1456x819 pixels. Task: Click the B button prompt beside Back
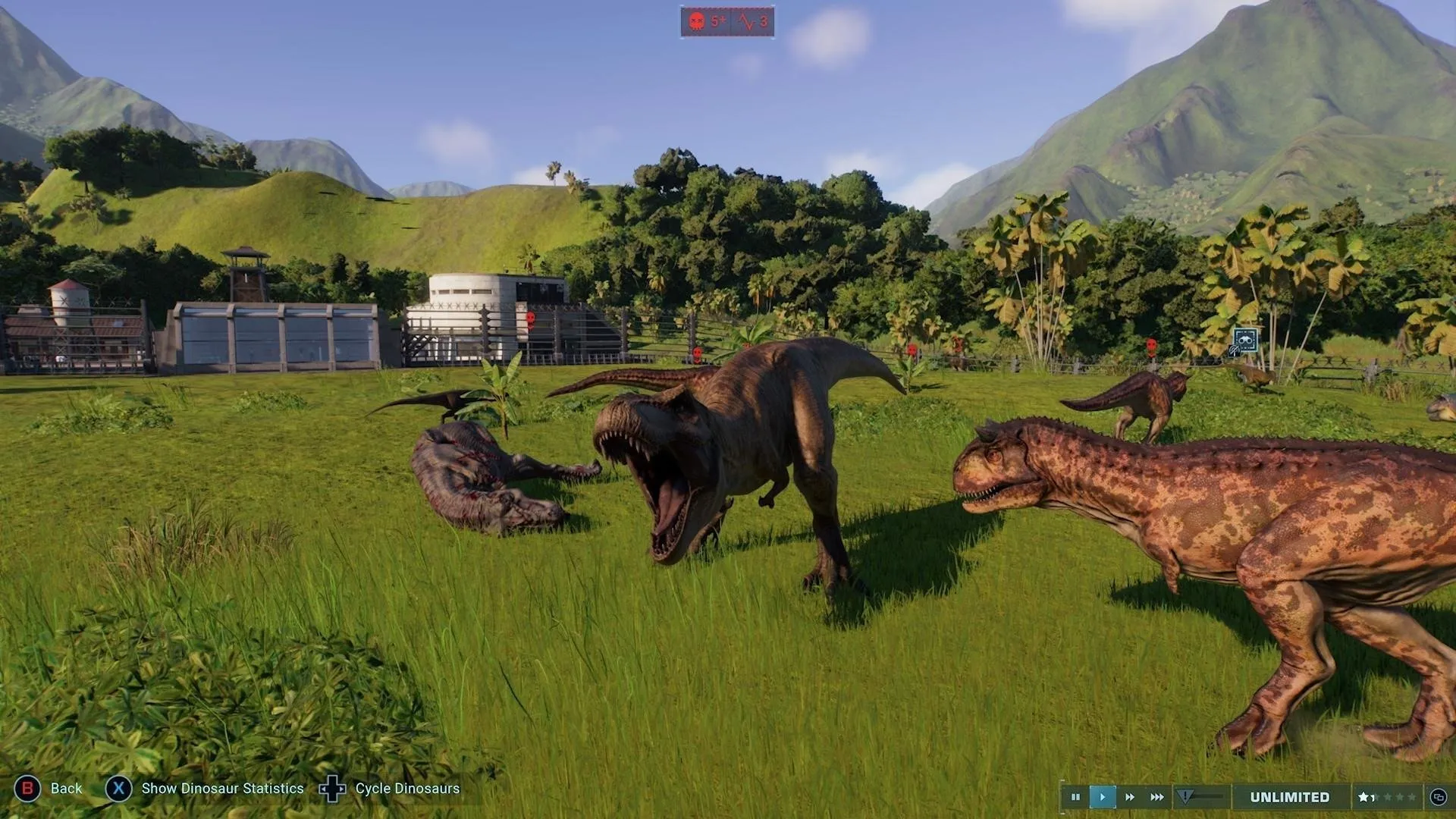(28, 788)
